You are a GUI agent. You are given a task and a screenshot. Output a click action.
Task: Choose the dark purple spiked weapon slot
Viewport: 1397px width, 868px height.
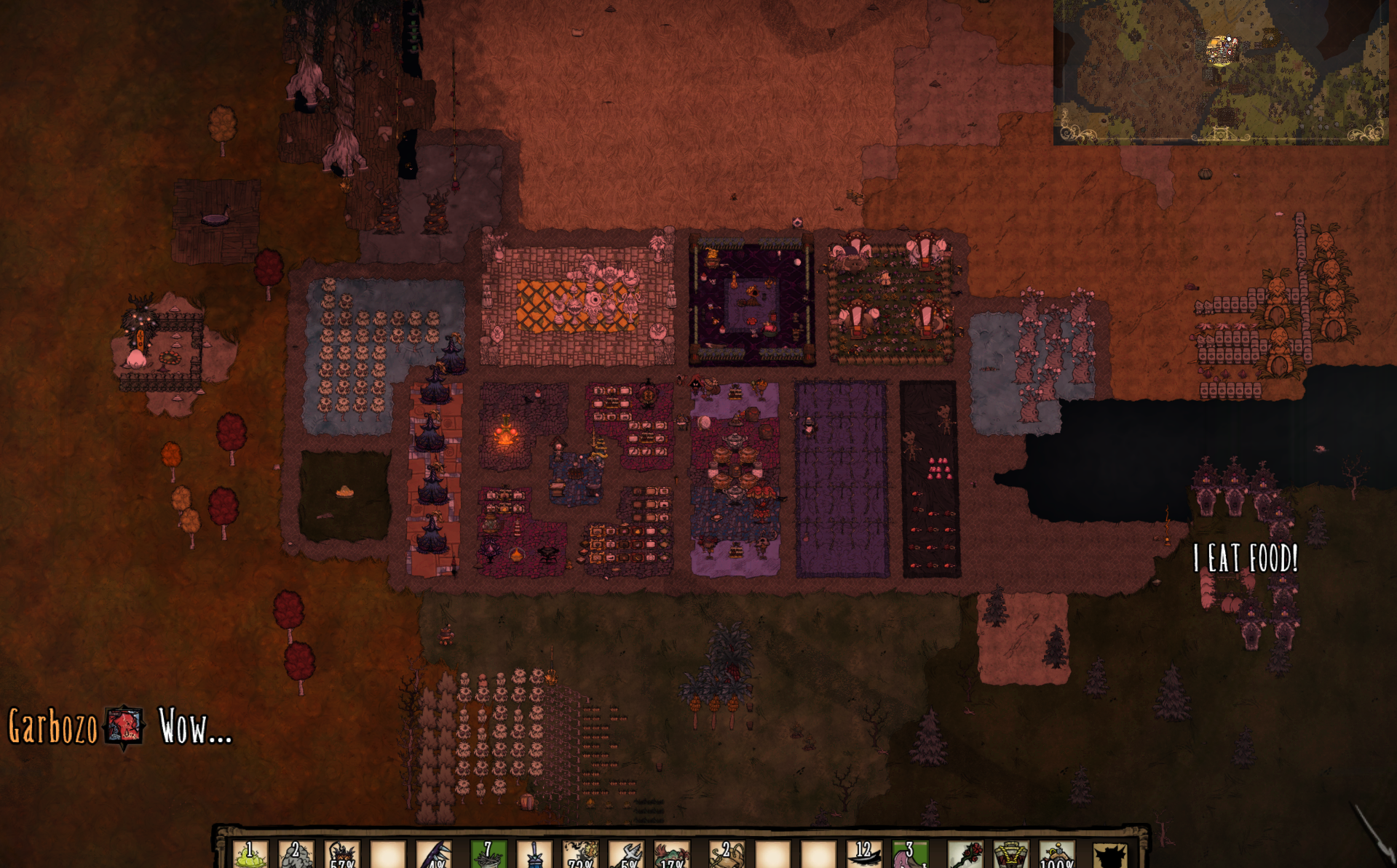(435, 854)
